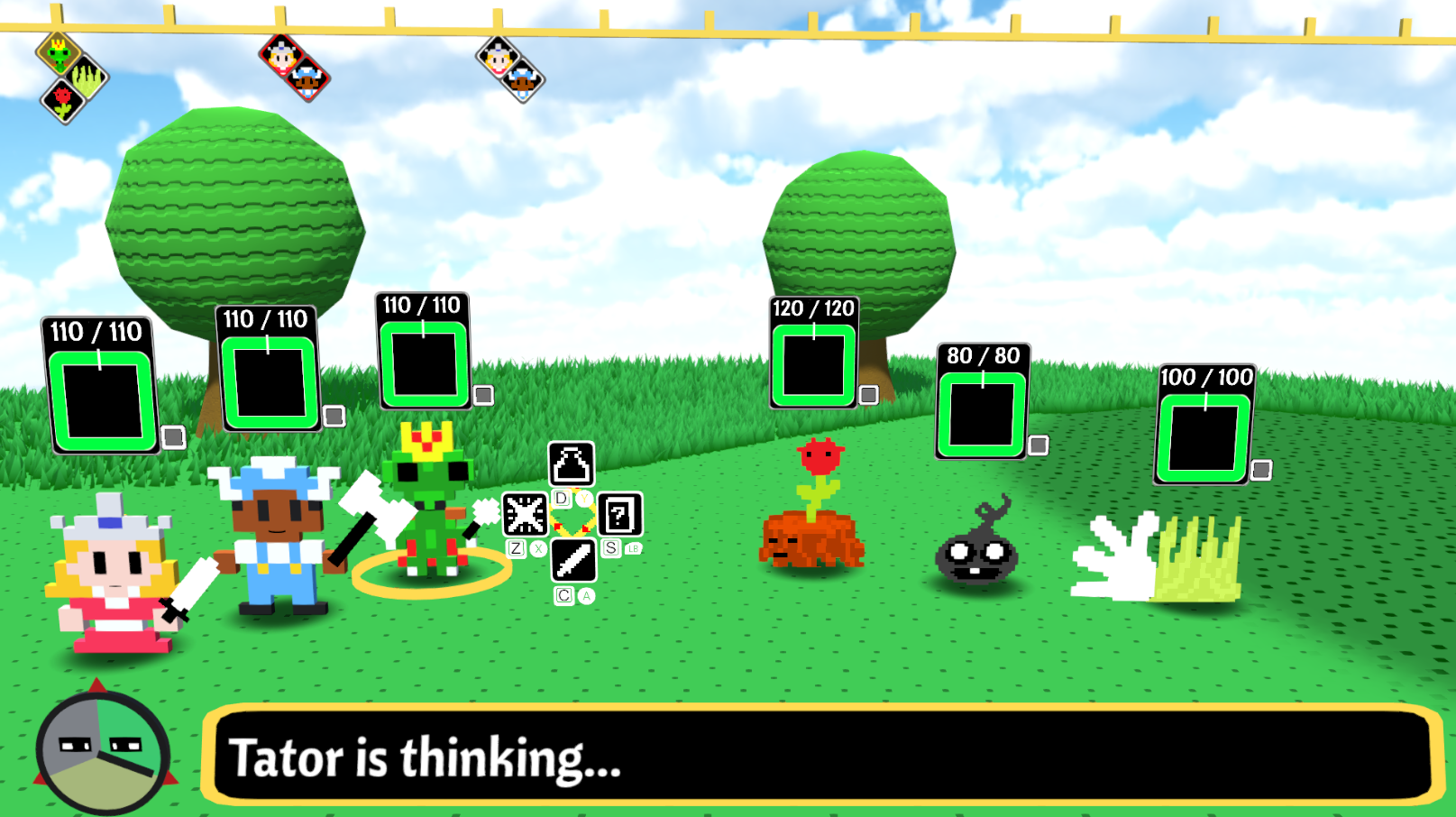Viewport: 1456px width, 817px height.
Task: Click the LB button prompt label
Action: [633, 548]
